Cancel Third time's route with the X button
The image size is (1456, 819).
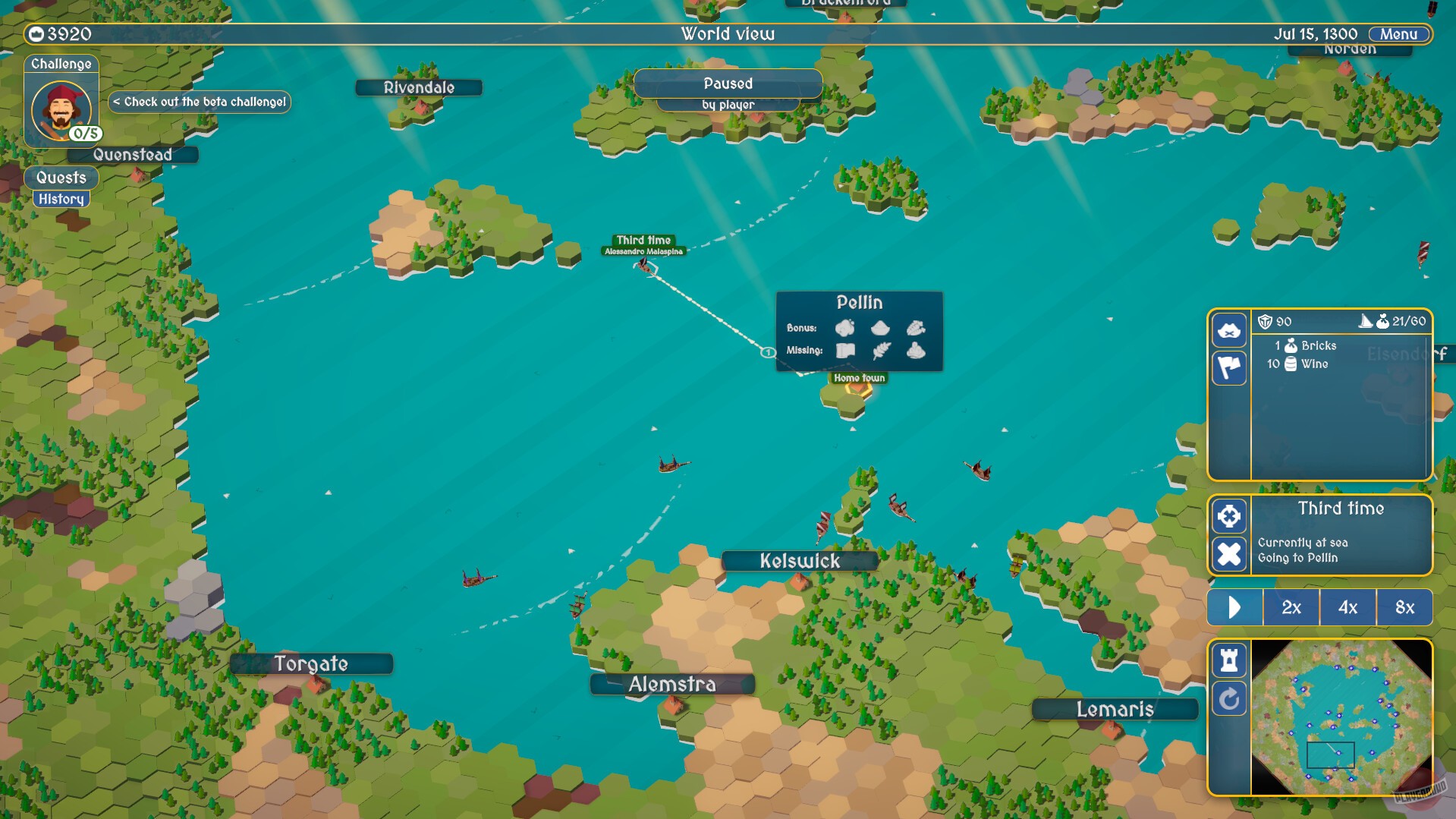[1229, 555]
